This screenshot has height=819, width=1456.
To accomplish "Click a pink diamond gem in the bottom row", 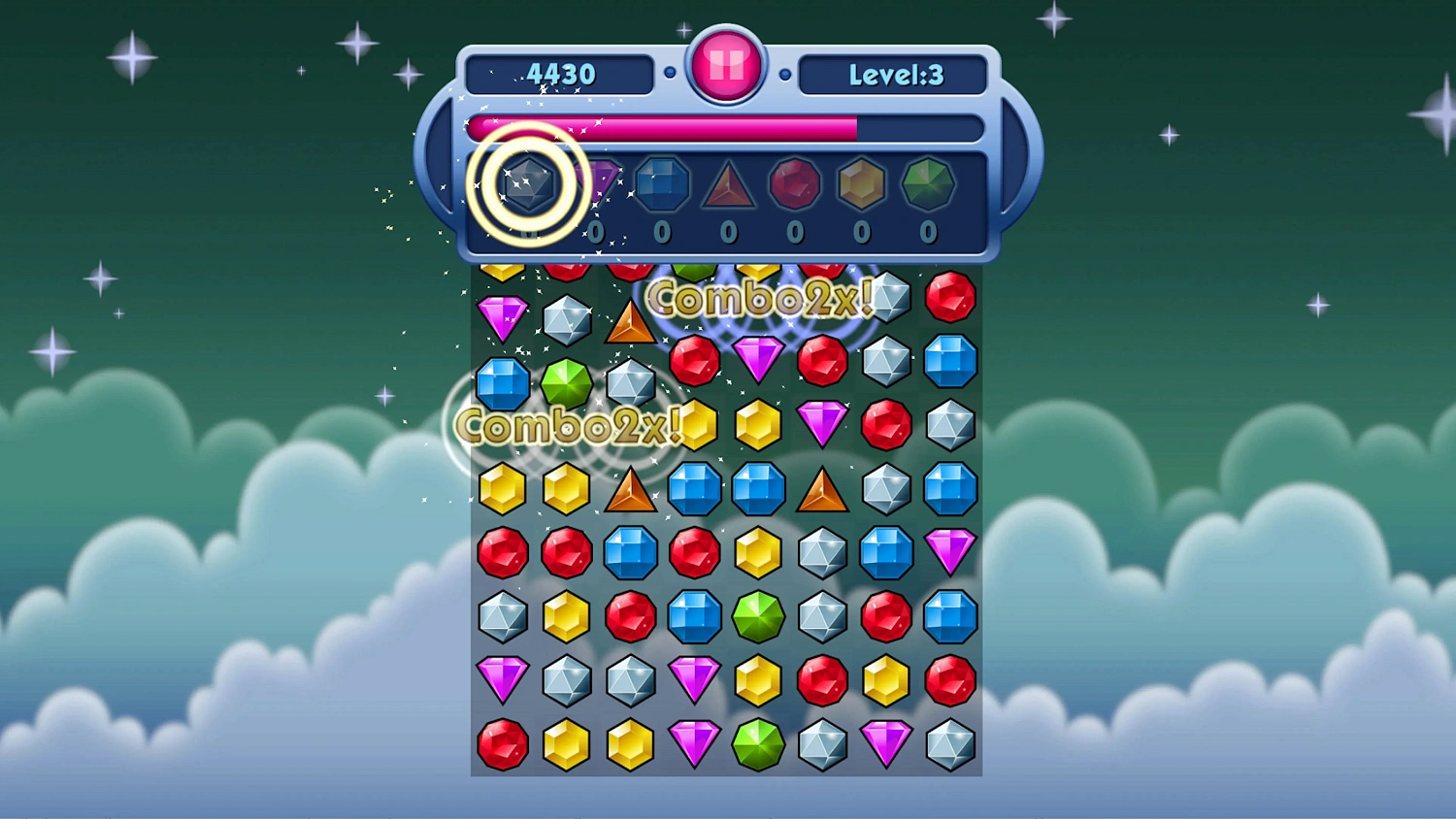I will point(694,744).
